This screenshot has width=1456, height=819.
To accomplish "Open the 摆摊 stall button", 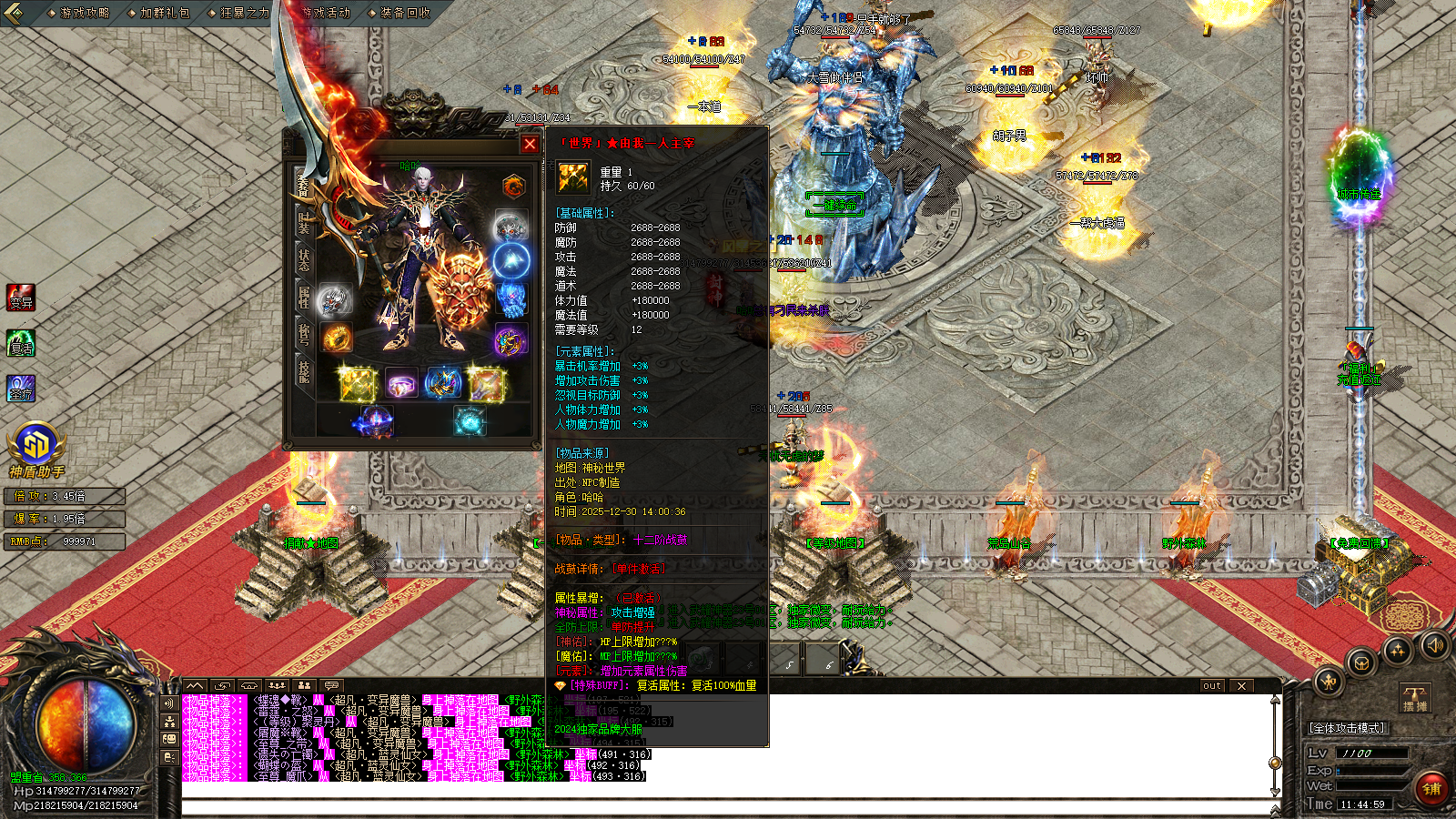I will [1415, 698].
